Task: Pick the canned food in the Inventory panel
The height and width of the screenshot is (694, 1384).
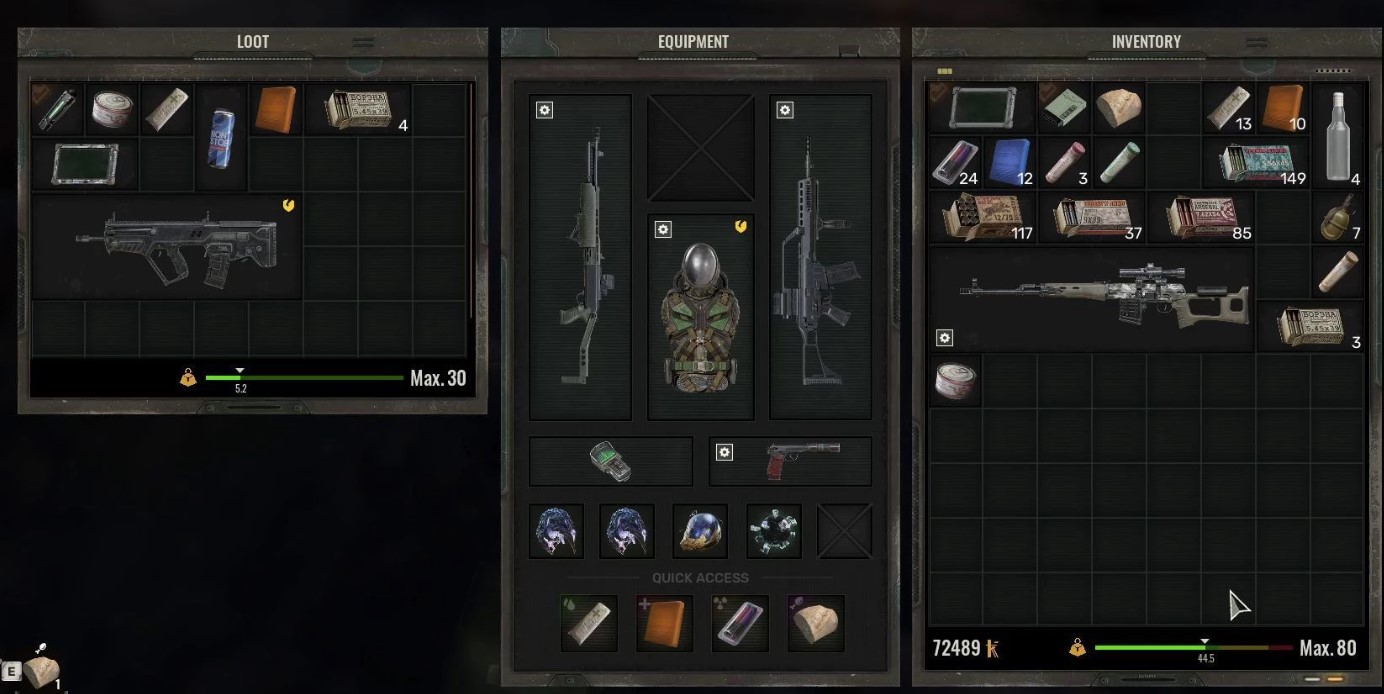Action: click(956, 380)
